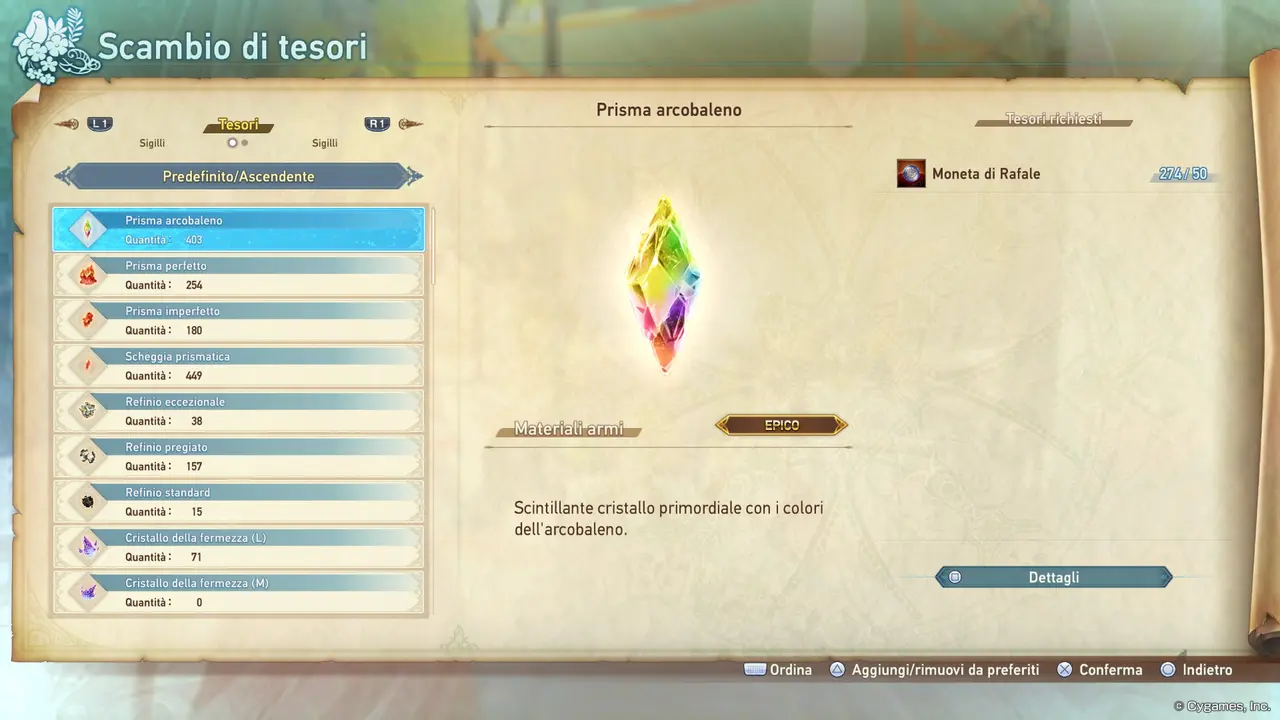Select the second page indicator dot
The image size is (1280, 720).
[x=243, y=142]
